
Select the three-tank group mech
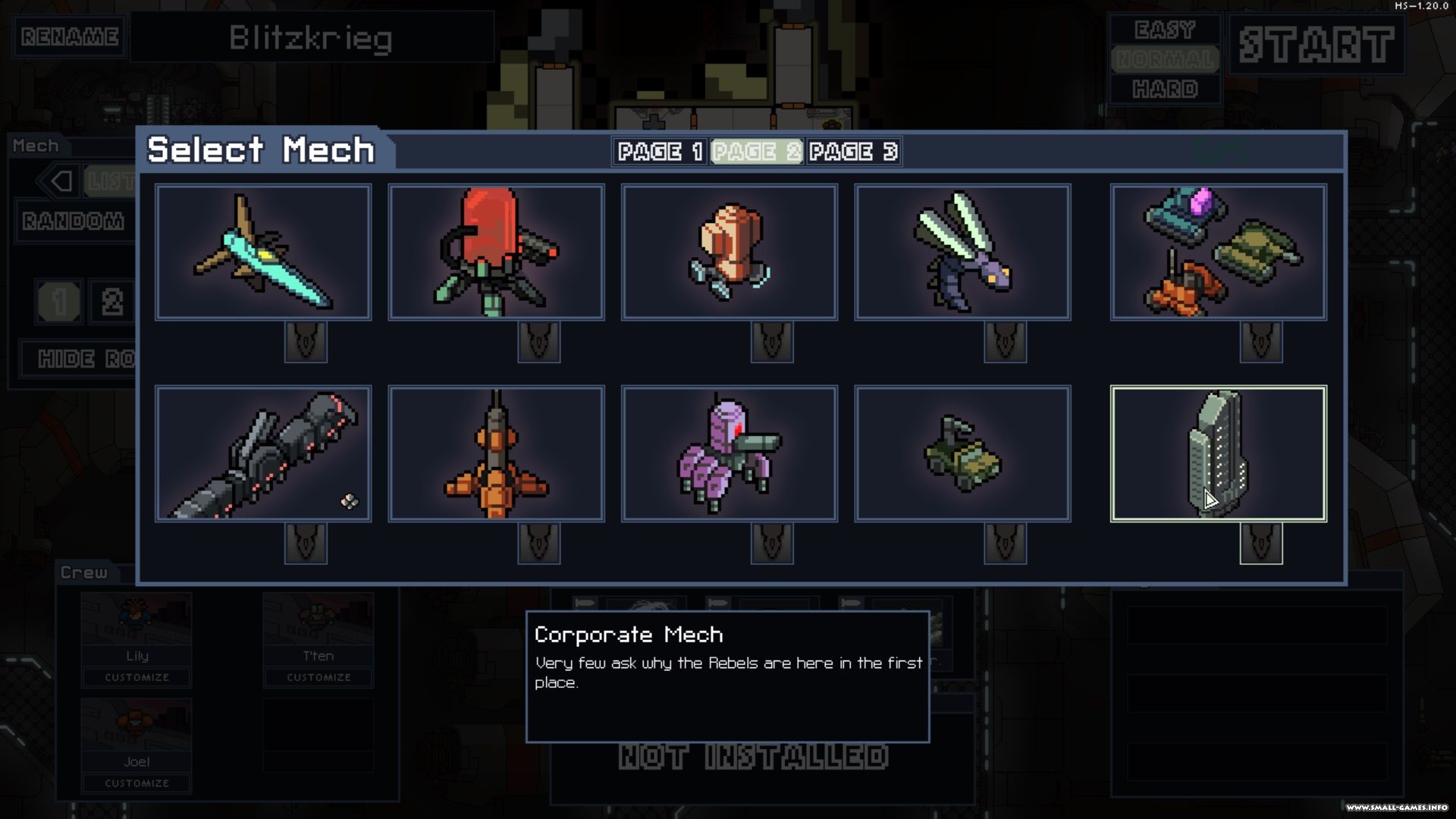pos(1218,252)
